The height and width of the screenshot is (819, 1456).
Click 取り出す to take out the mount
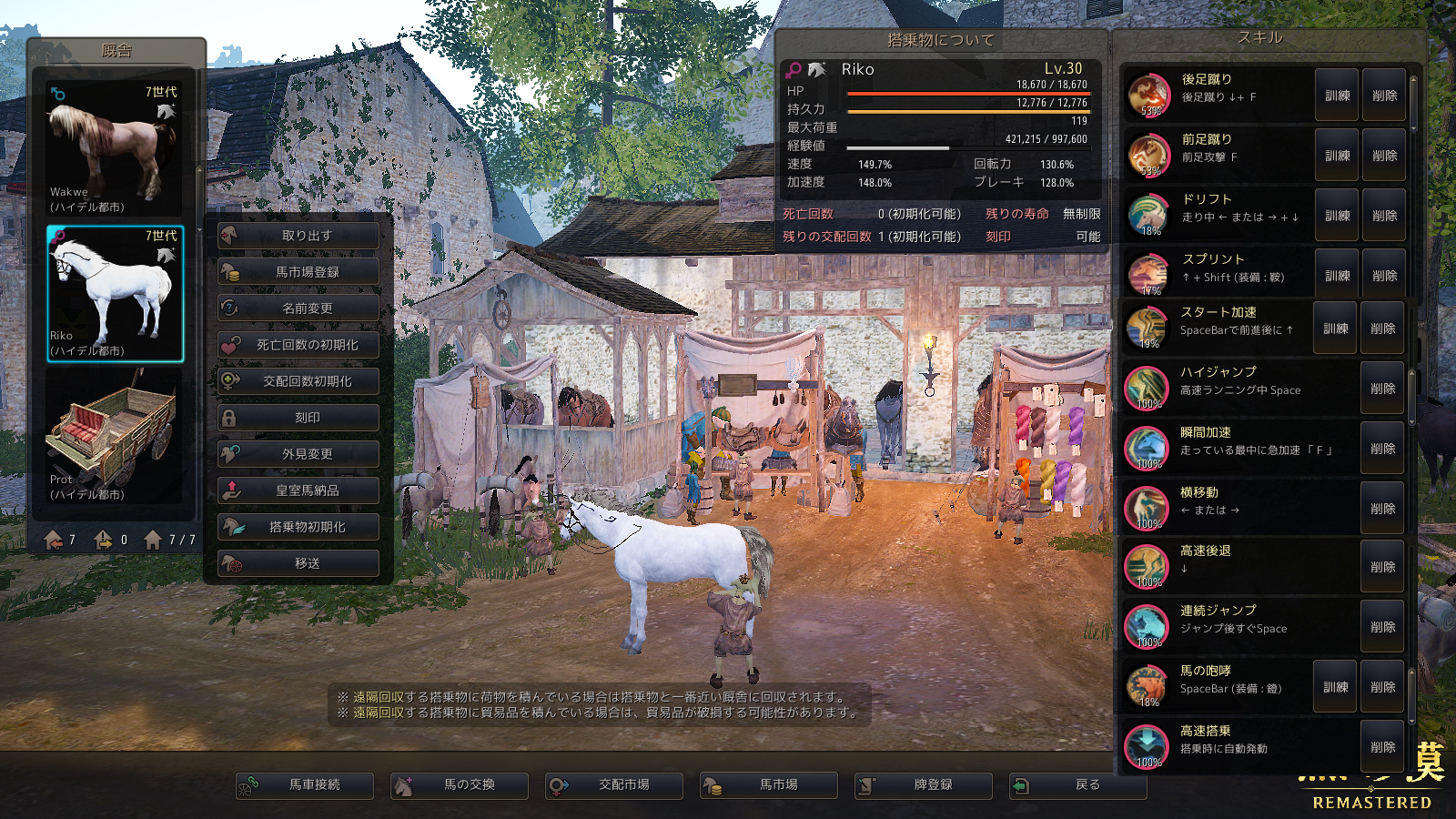[x=298, y=236]
